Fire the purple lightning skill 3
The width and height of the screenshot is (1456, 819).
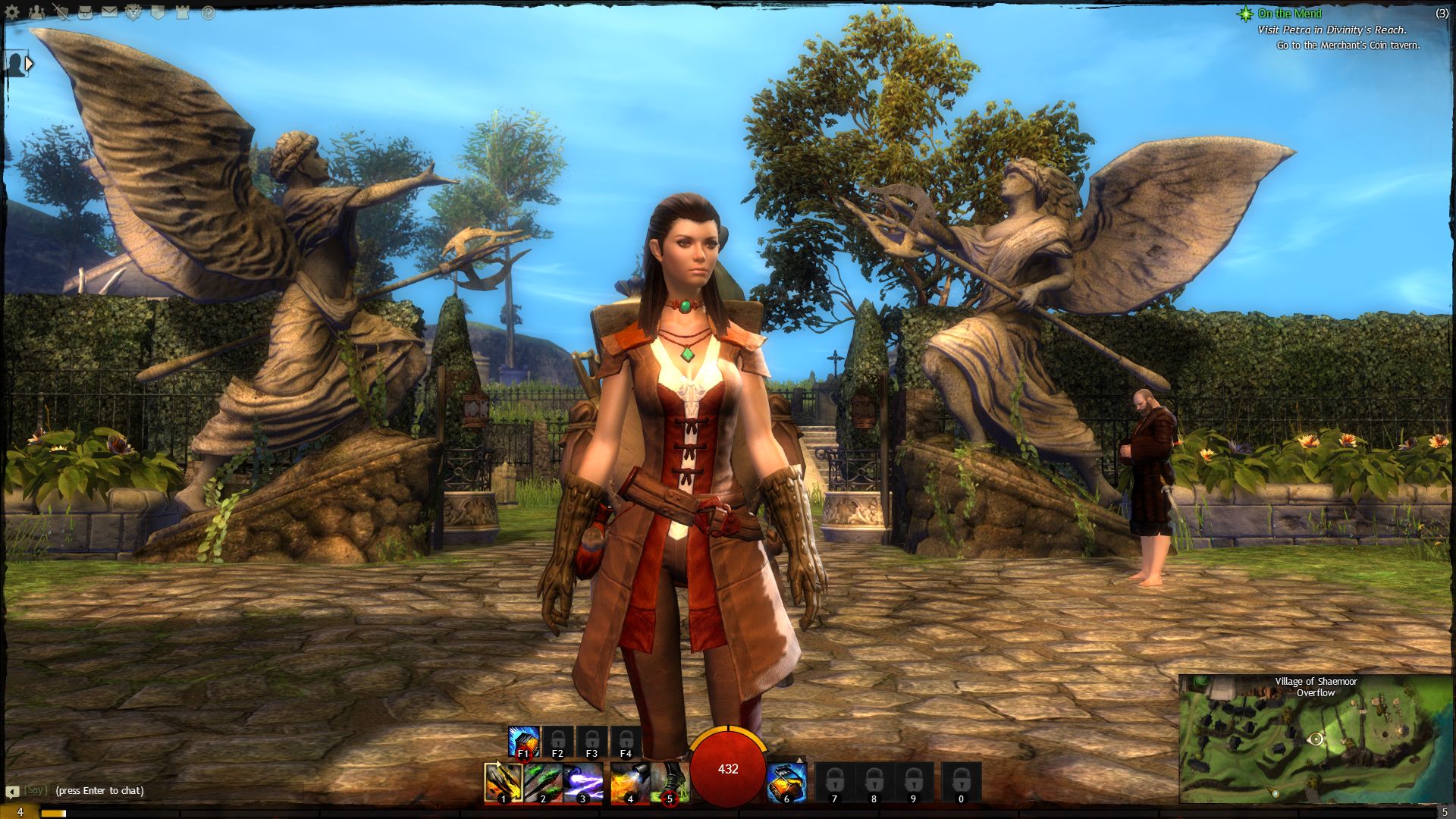click(x=583, y=782)
